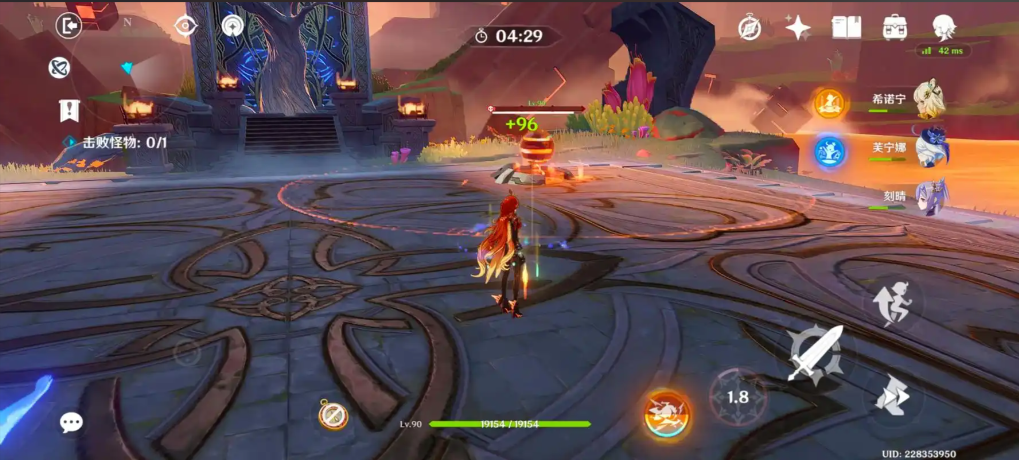Tap the sprint dash button
1019x460 pixels.
click(x=891, y=396)
